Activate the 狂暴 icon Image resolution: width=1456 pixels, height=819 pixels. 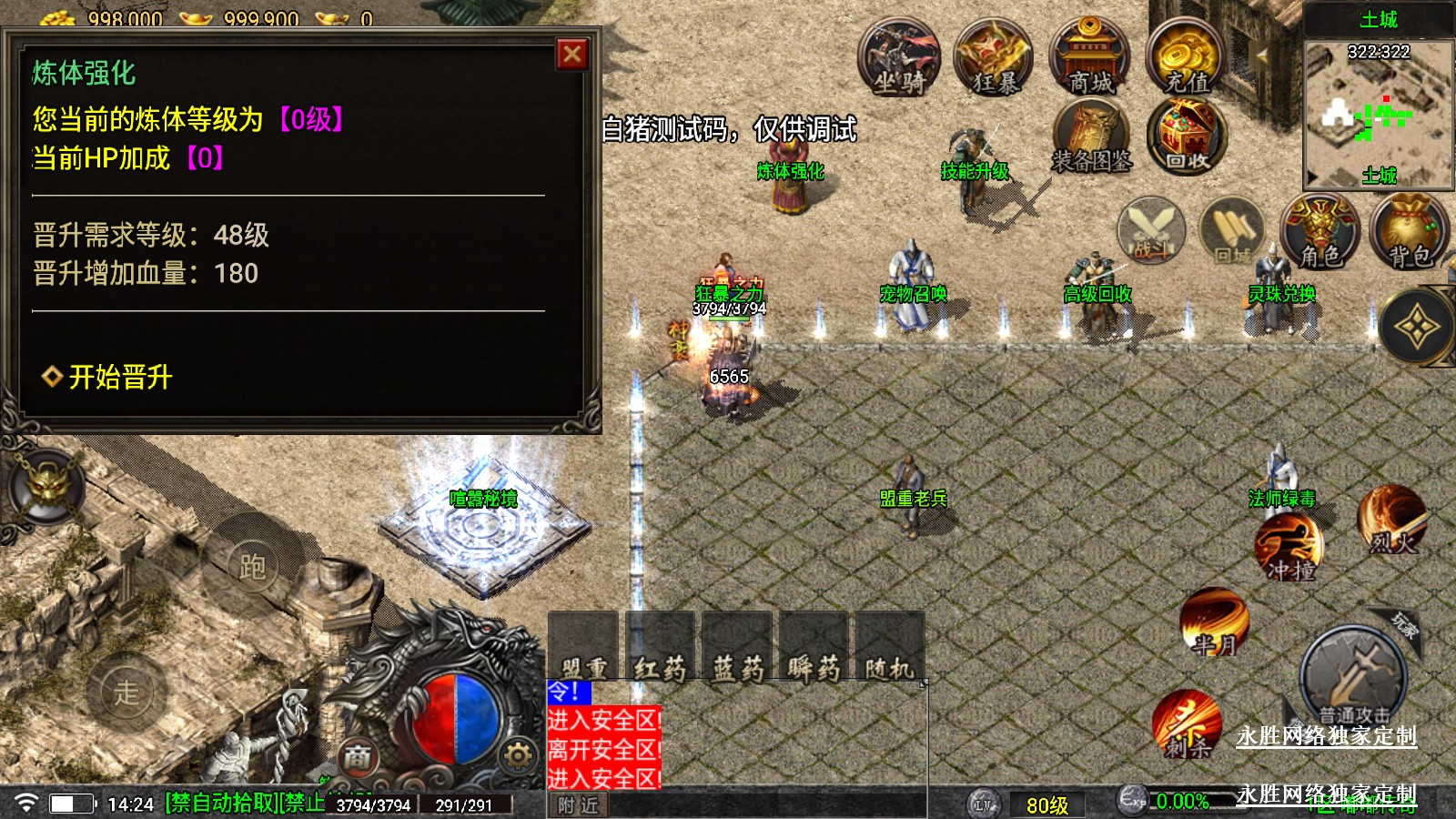994,60
